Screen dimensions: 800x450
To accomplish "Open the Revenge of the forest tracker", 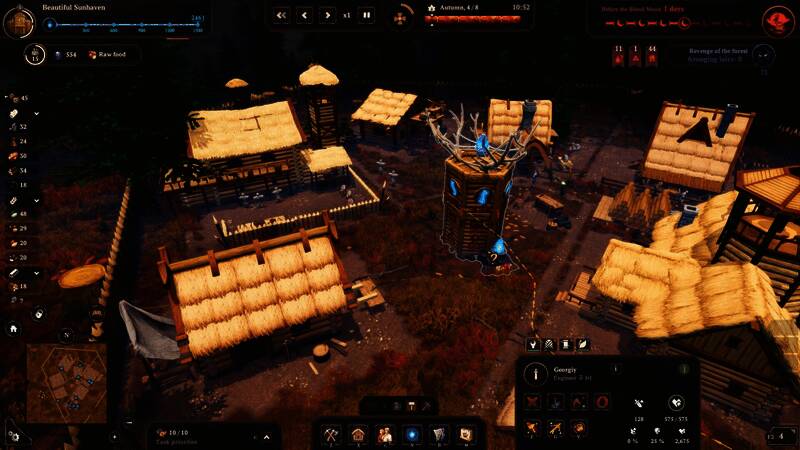I will click(762, 56).
